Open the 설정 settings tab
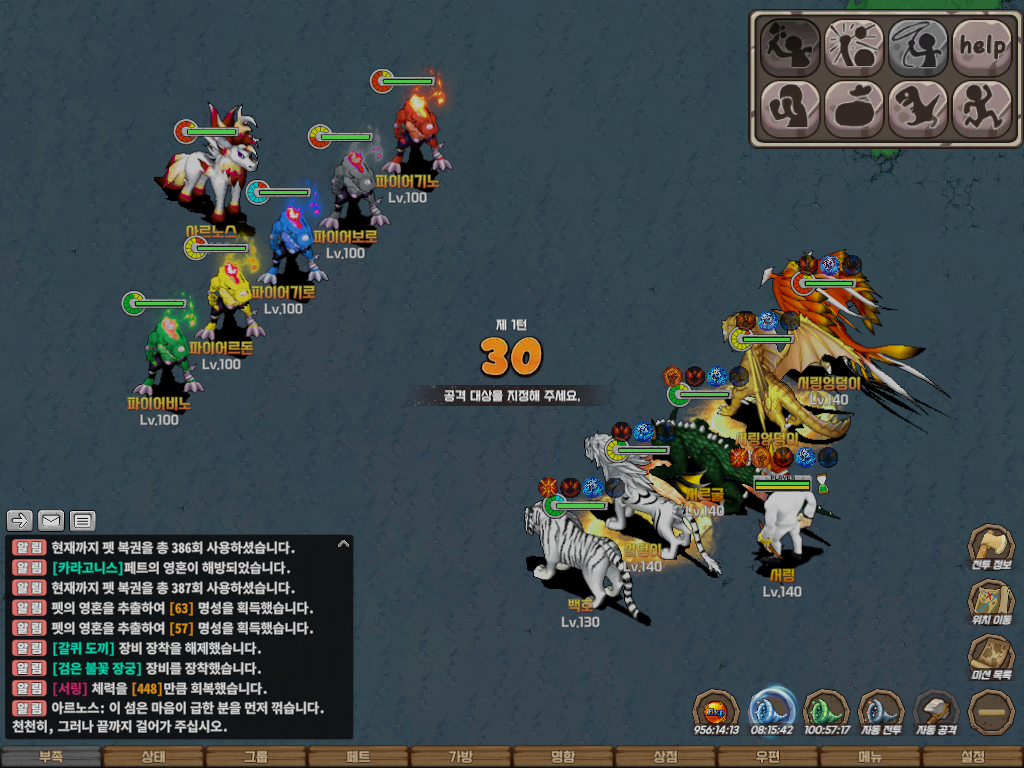This screenshot has width=1024, height=768. (x=972, y=757)
